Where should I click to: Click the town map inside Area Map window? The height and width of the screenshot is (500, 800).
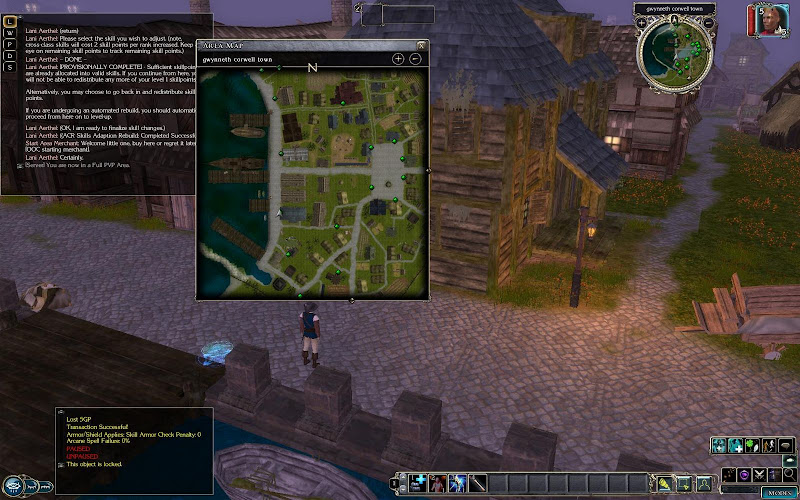313,180
